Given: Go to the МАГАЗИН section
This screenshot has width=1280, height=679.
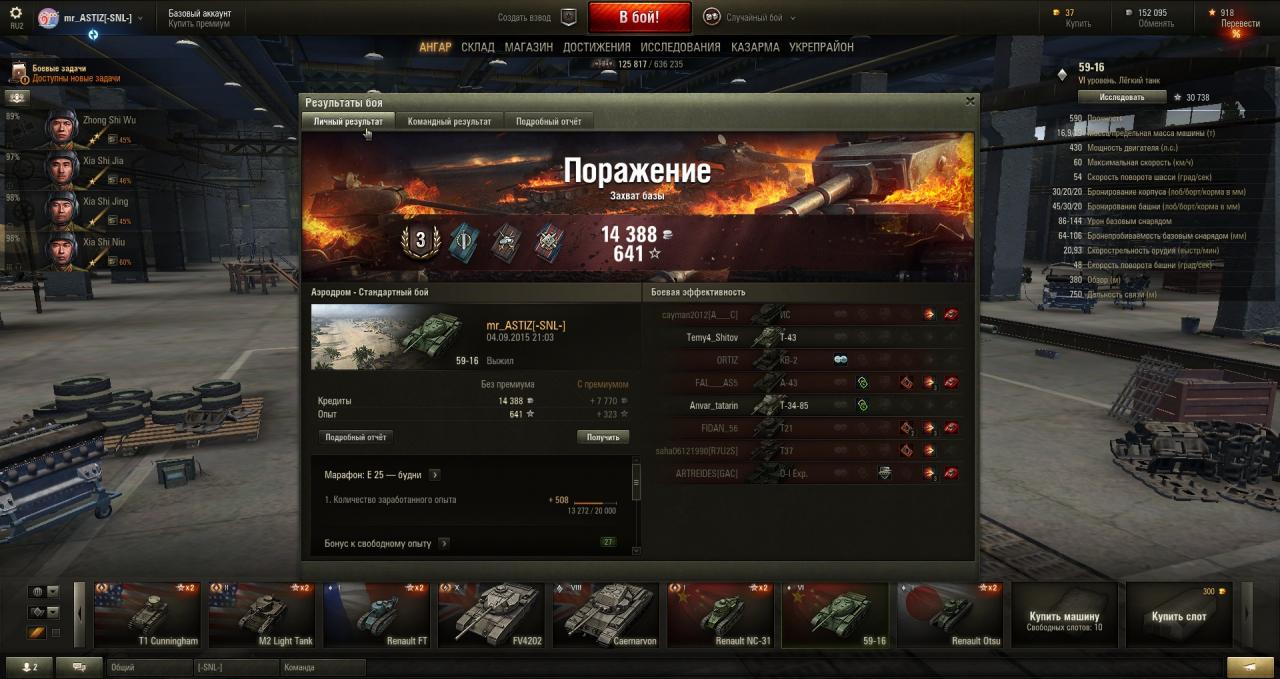Looking at the screenshot, I should (x=528, y=47).
